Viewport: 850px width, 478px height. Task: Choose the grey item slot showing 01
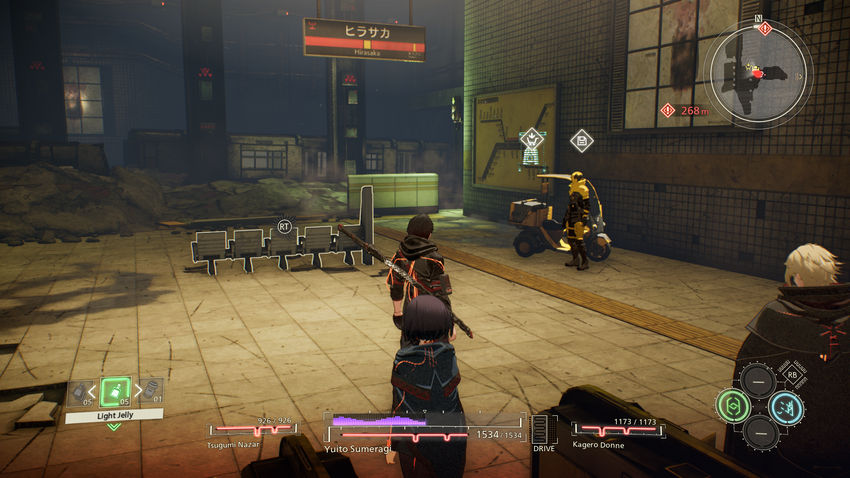151,389
